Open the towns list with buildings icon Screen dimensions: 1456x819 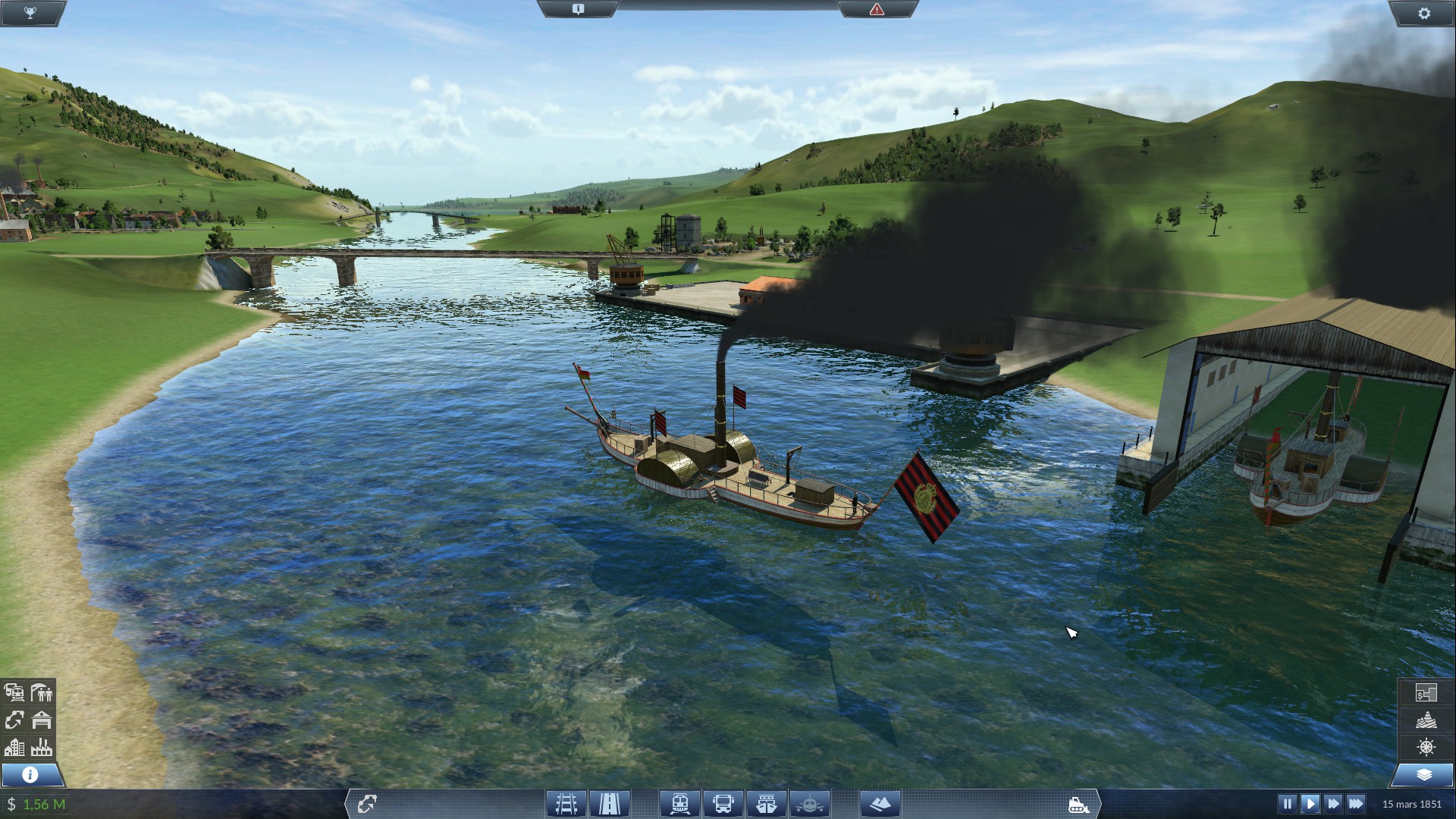(x=14, y=747)
